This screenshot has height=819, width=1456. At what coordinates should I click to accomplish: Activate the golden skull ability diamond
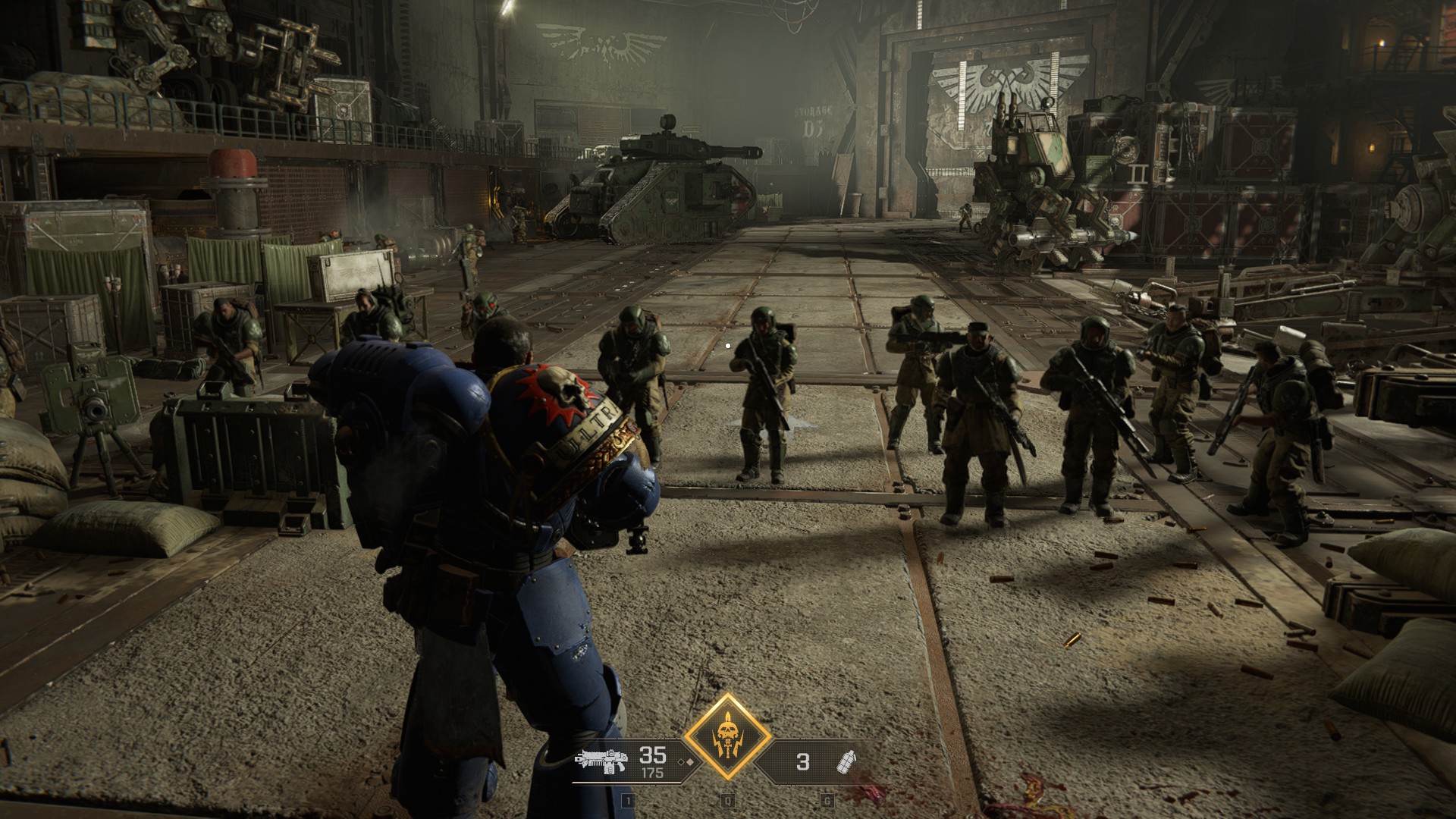point(728,736)
